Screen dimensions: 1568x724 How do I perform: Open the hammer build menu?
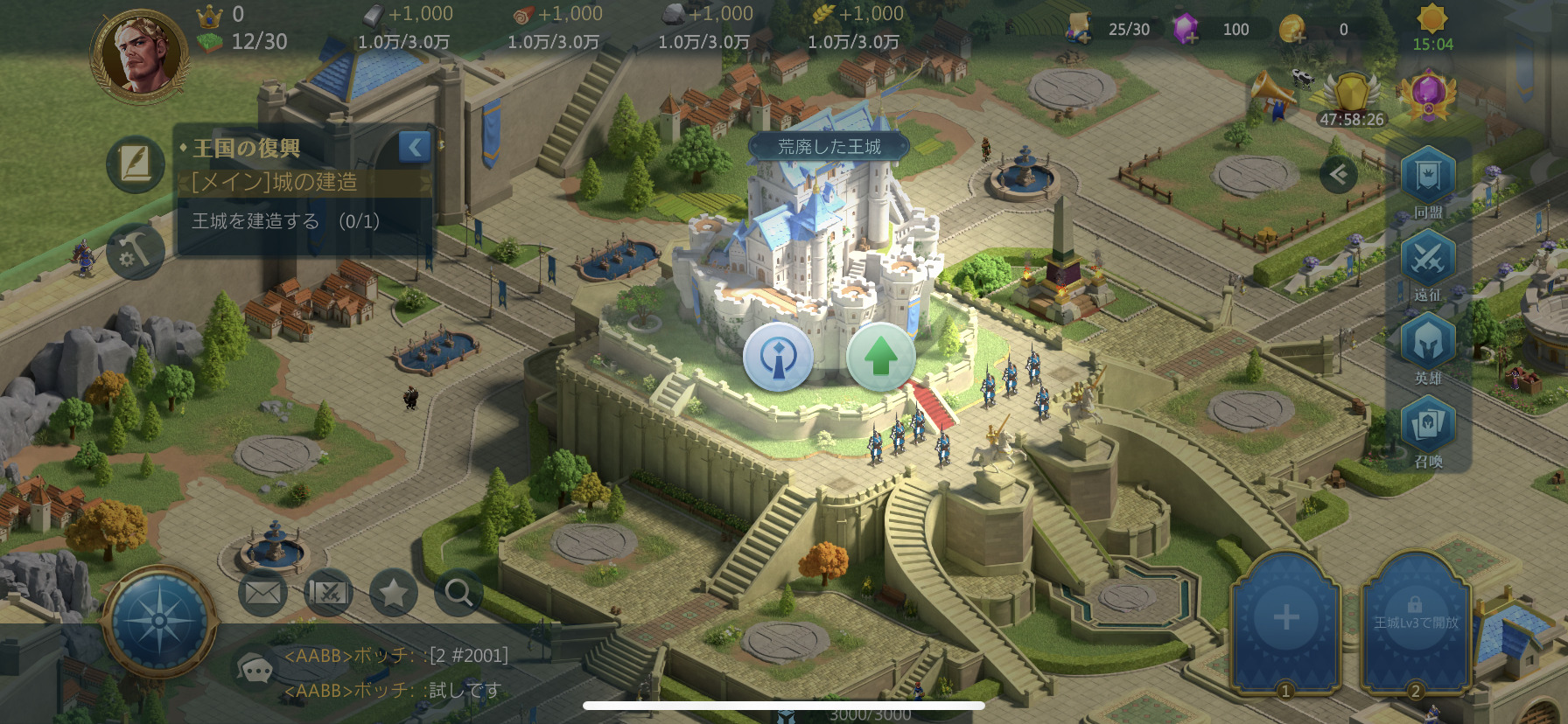click(x=136, y=252)
